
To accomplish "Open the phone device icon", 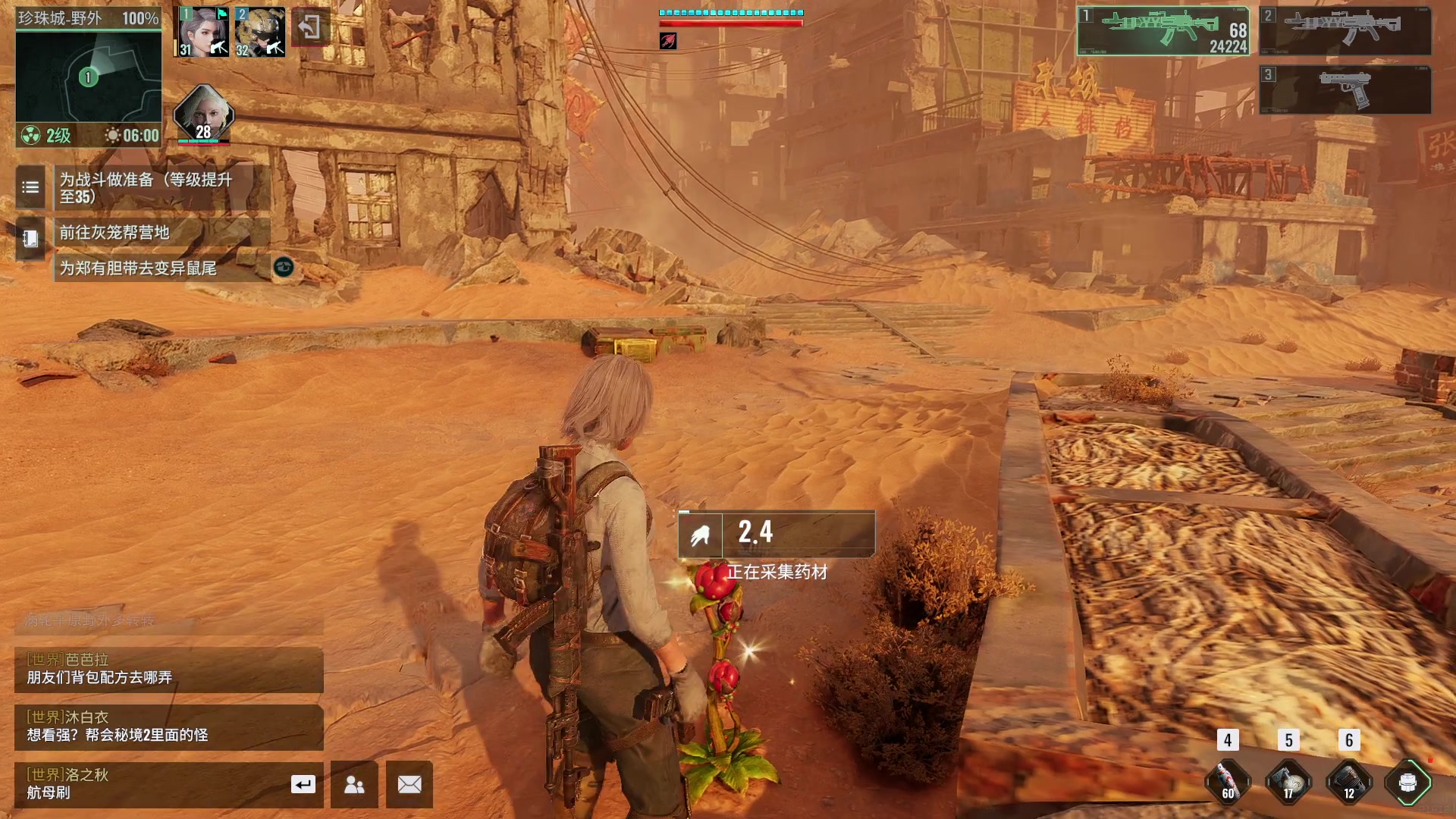I will pos(30,239).
